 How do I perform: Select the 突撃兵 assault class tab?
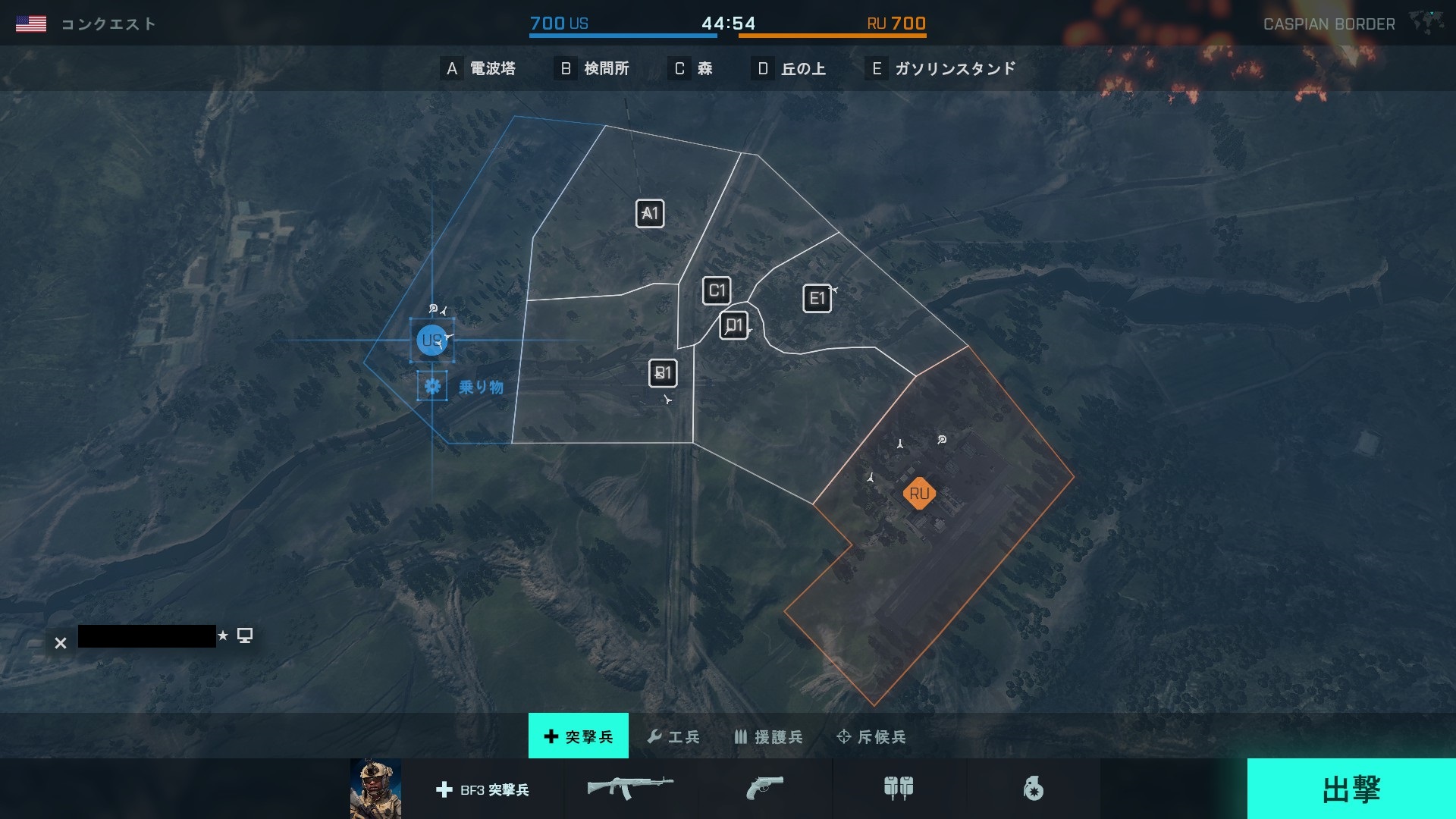(x=579, y=736)
